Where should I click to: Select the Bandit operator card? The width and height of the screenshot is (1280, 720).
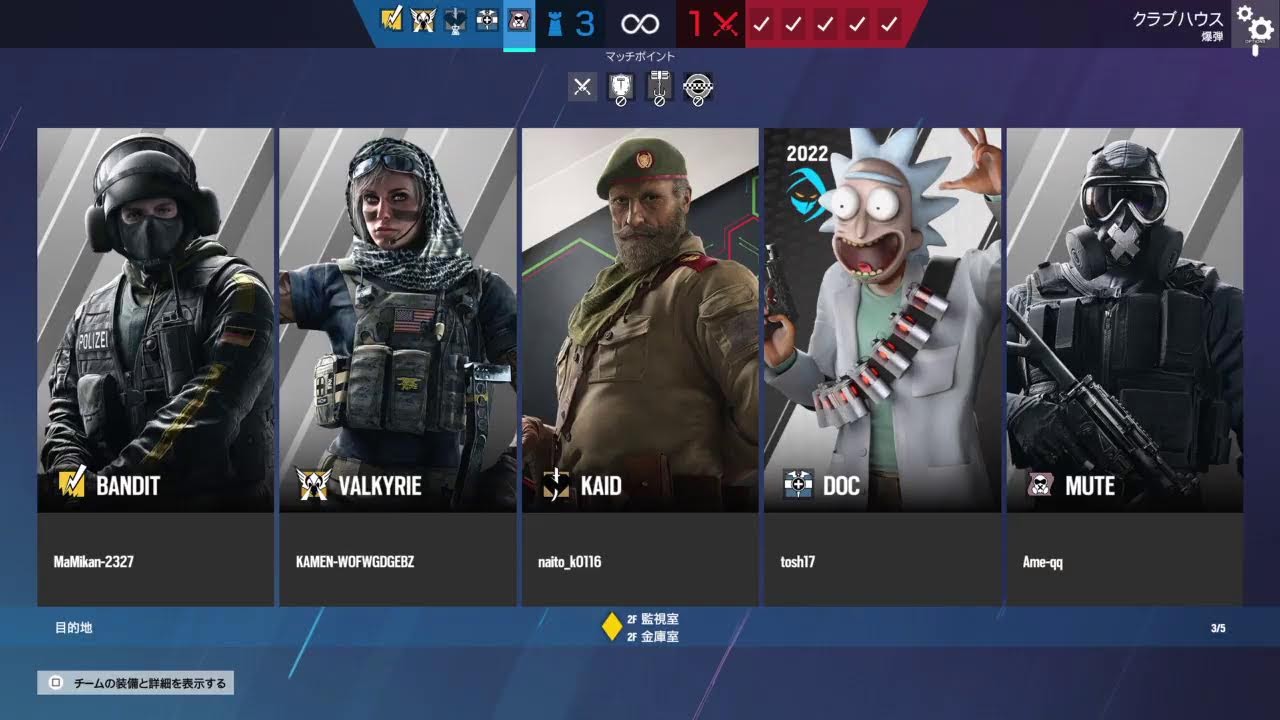click(x=155, y=320)
